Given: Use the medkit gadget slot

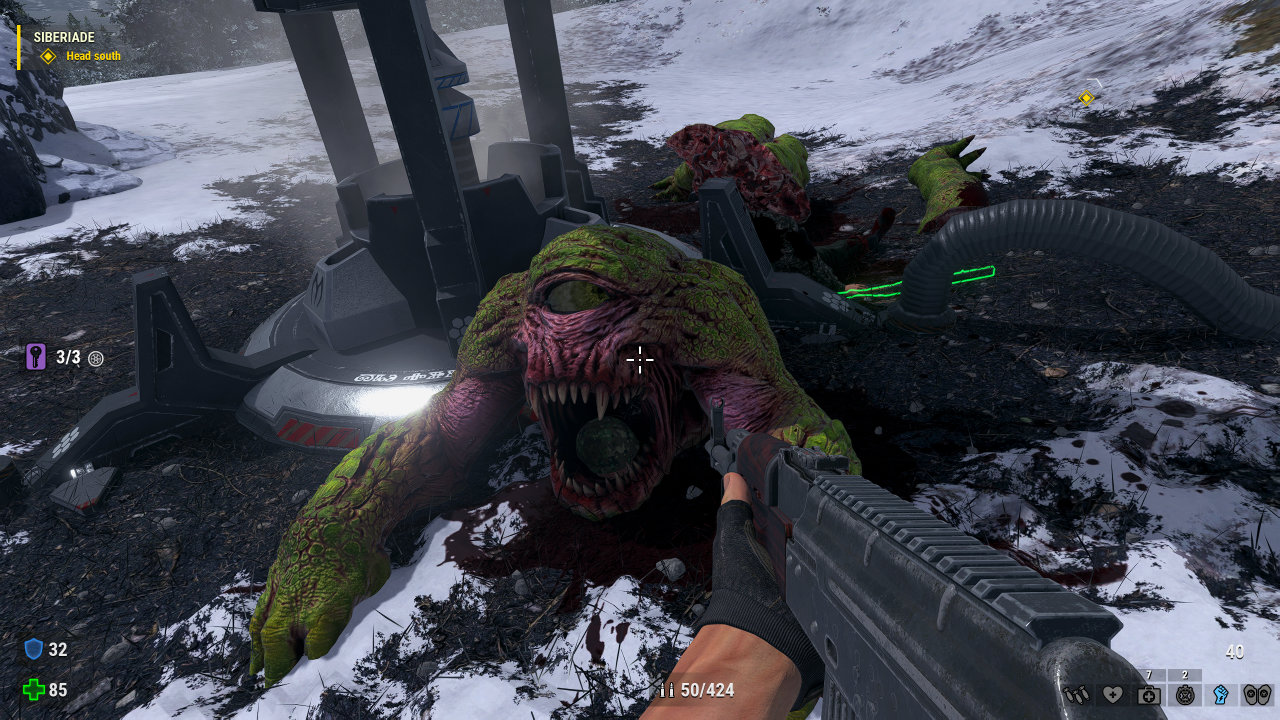Looking at the screenshot, I should [x=1148, y=694].
